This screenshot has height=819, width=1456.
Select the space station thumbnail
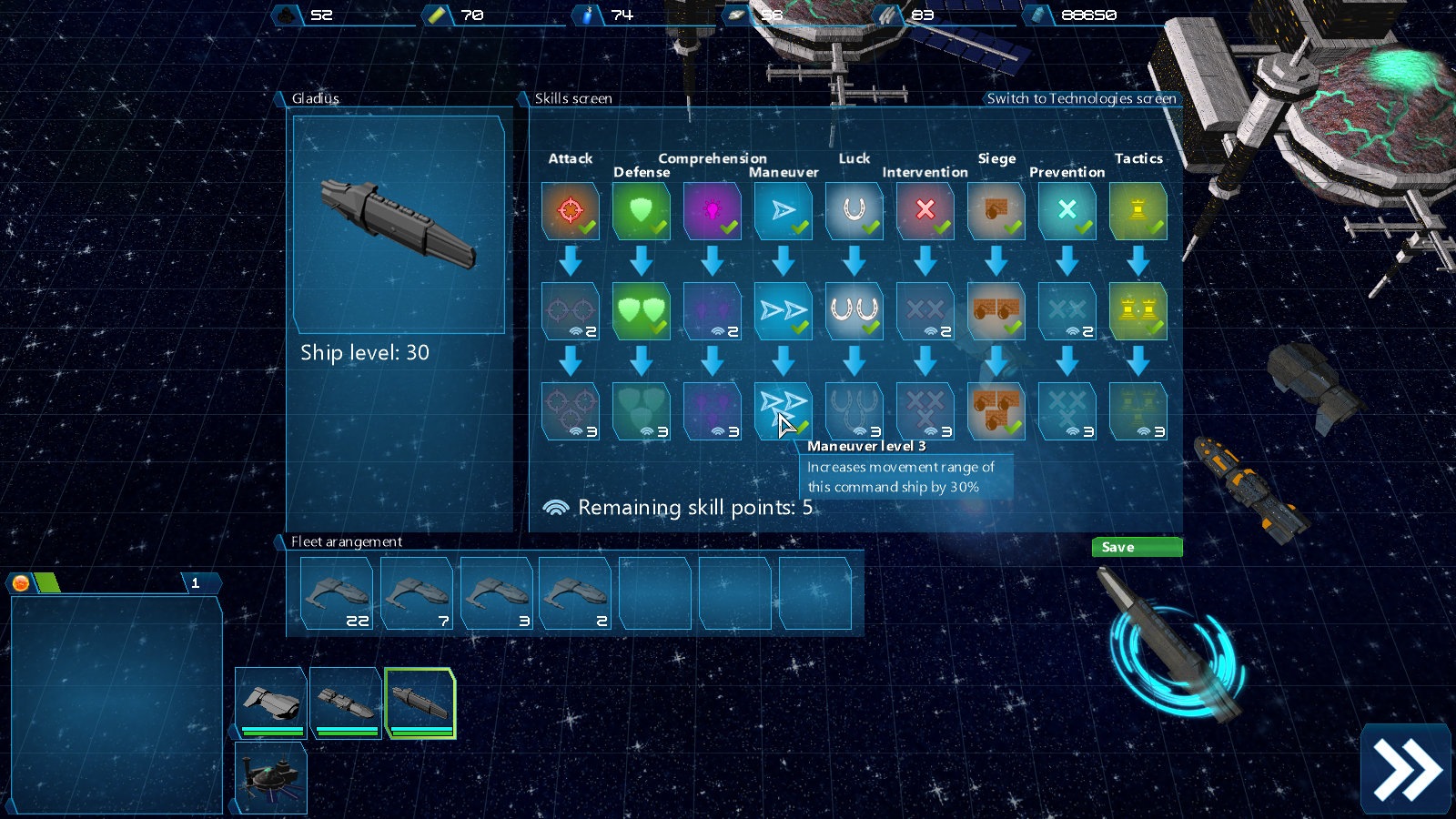coord(271,777)
